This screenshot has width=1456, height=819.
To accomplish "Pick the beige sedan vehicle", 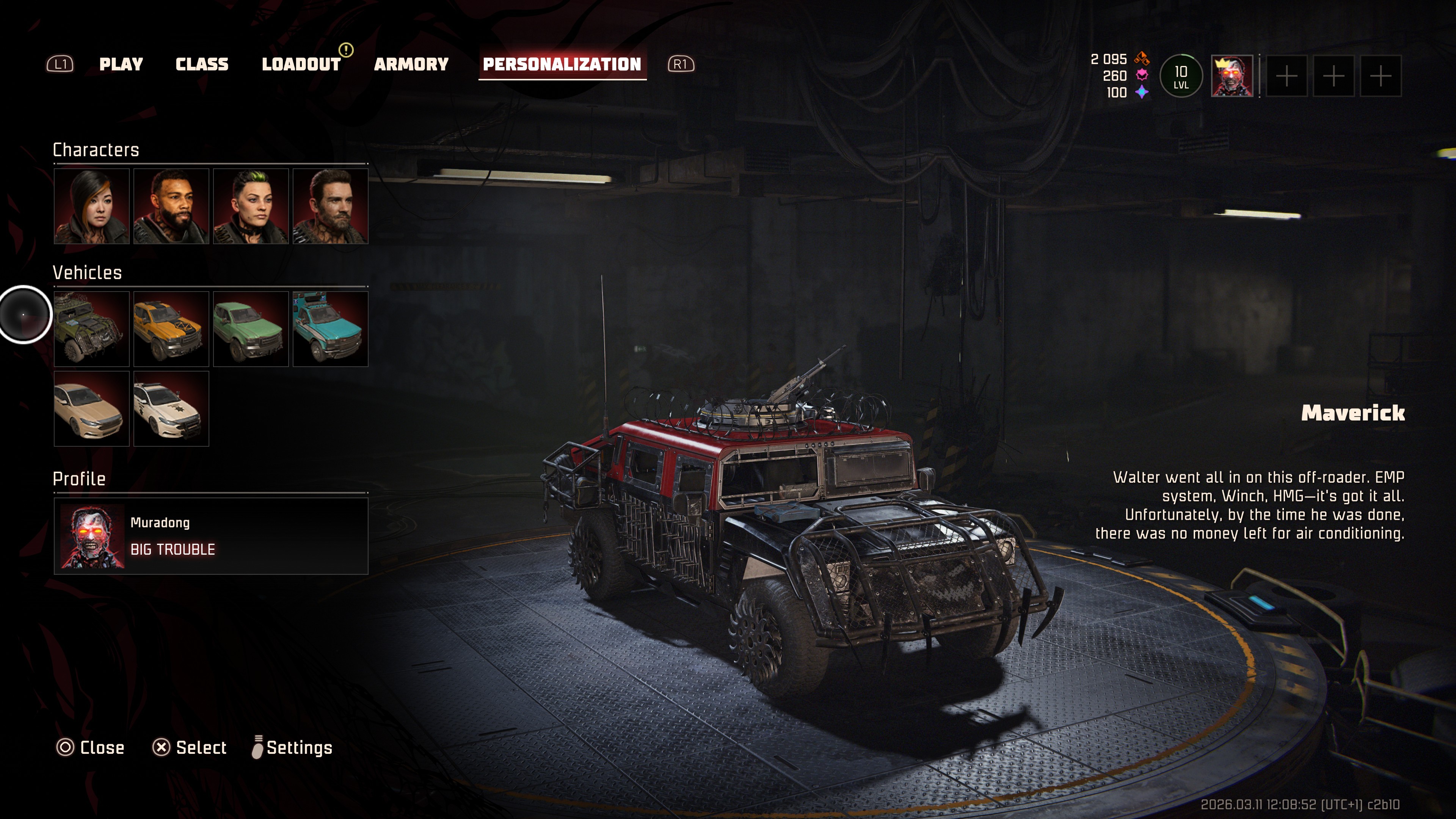I will pyautogui.click(x=91, y=409).
